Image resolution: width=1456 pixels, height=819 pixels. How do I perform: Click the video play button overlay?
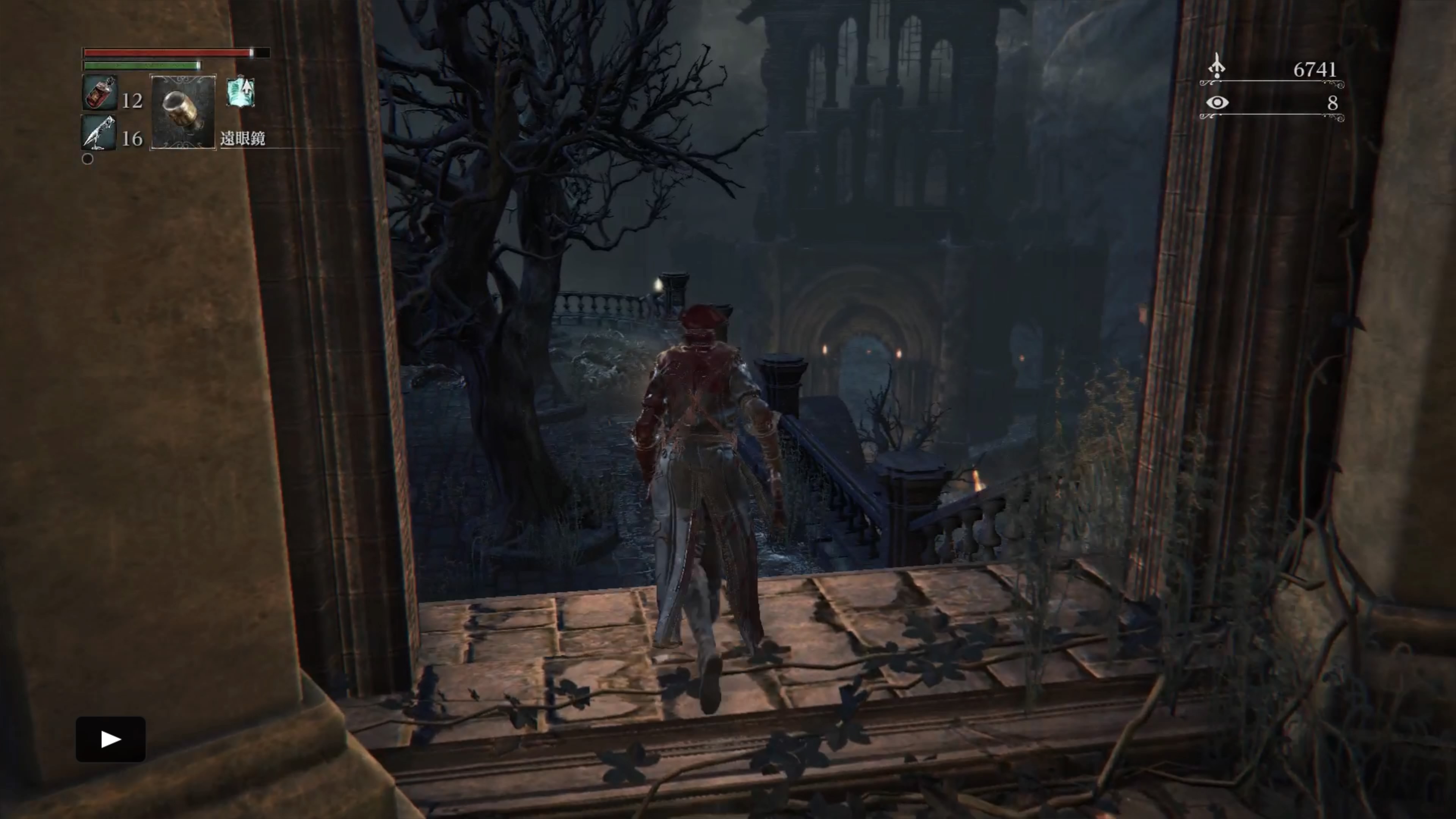pos(111,739)
